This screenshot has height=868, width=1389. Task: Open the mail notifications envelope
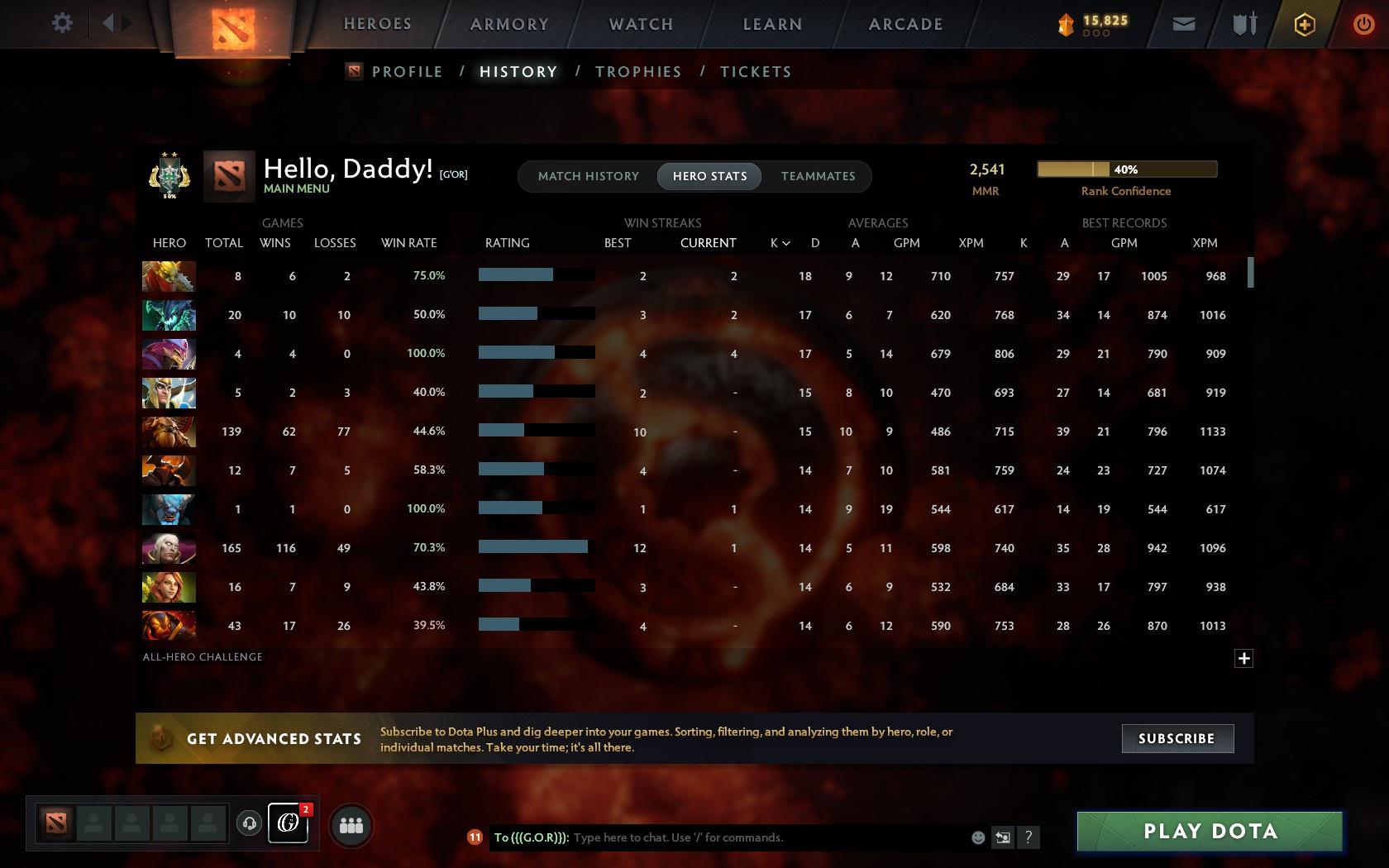tap(1184, 23)
